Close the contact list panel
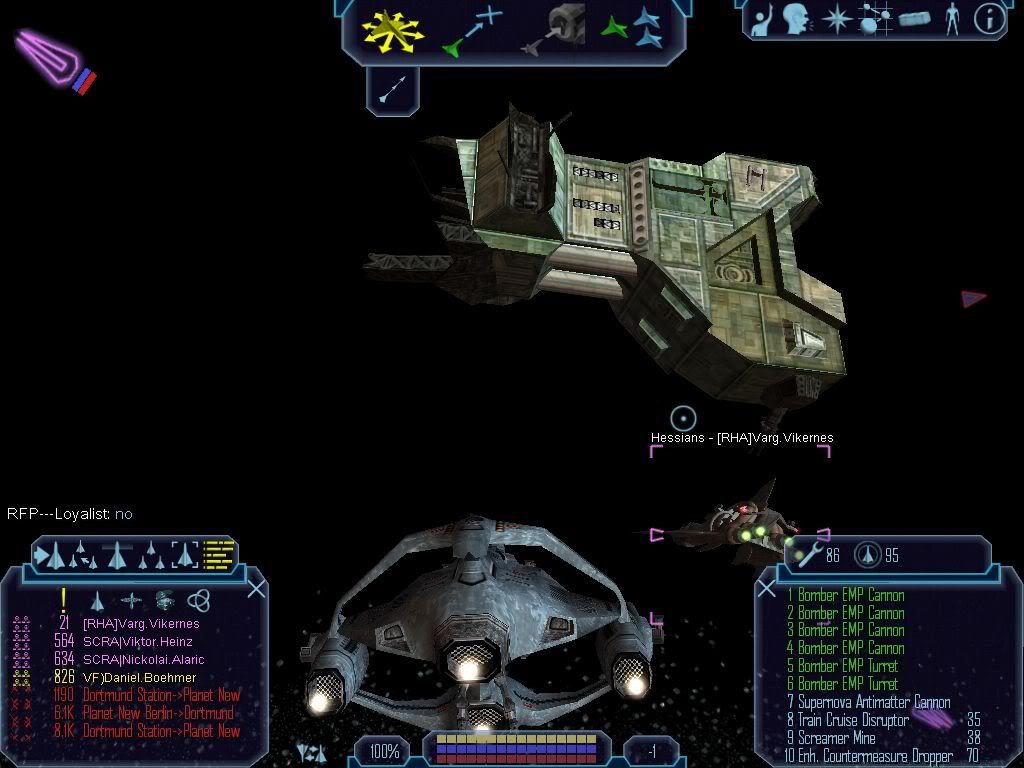Image resolution: width=1024 pixels, height=768 pixels. click(256, 589)
